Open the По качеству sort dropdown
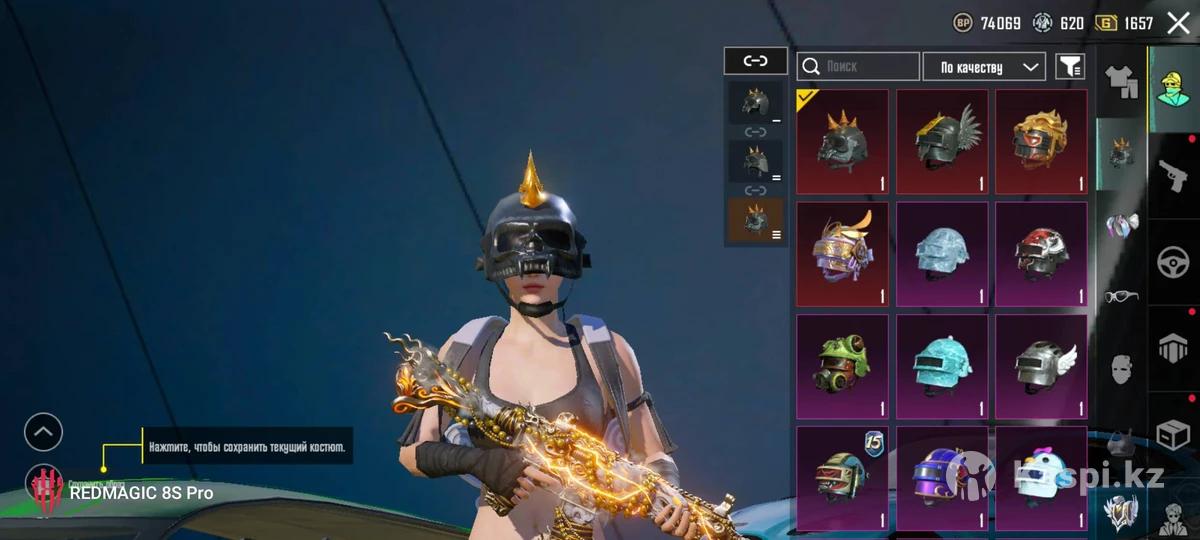 984,67
